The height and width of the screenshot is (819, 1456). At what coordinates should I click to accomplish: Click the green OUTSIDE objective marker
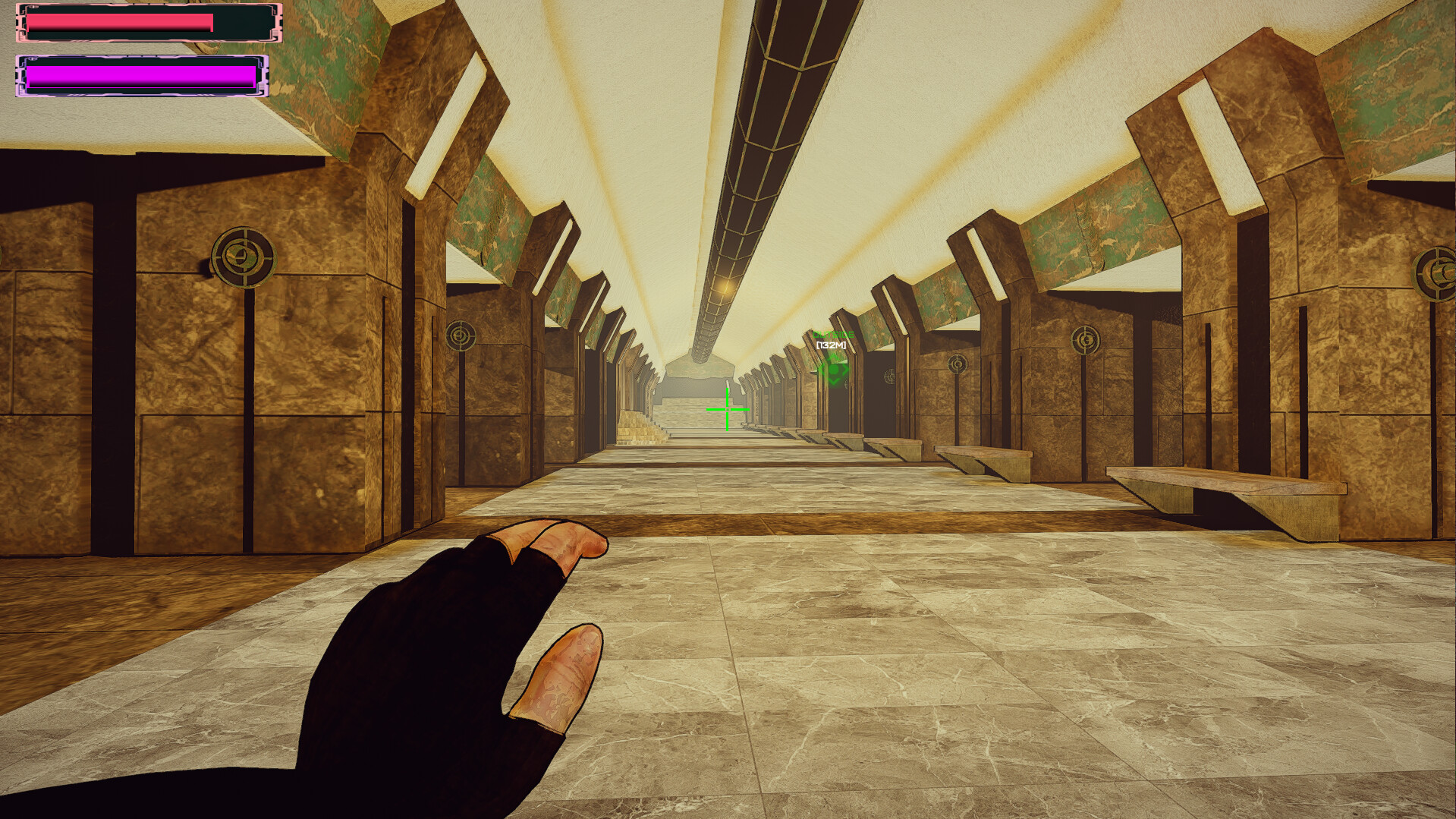[833, 334]
